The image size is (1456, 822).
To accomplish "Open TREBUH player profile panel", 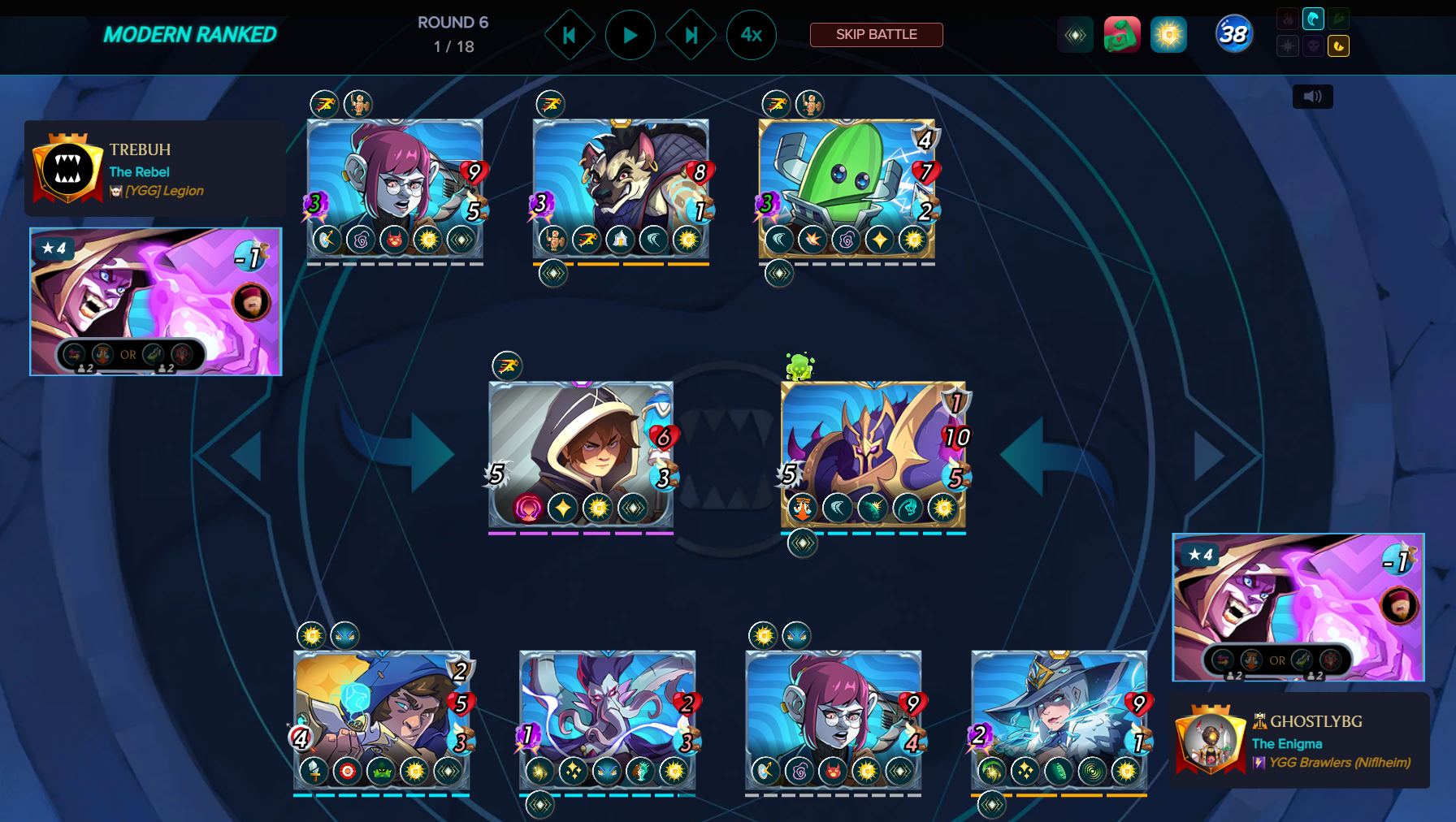I will coord(154,168).
